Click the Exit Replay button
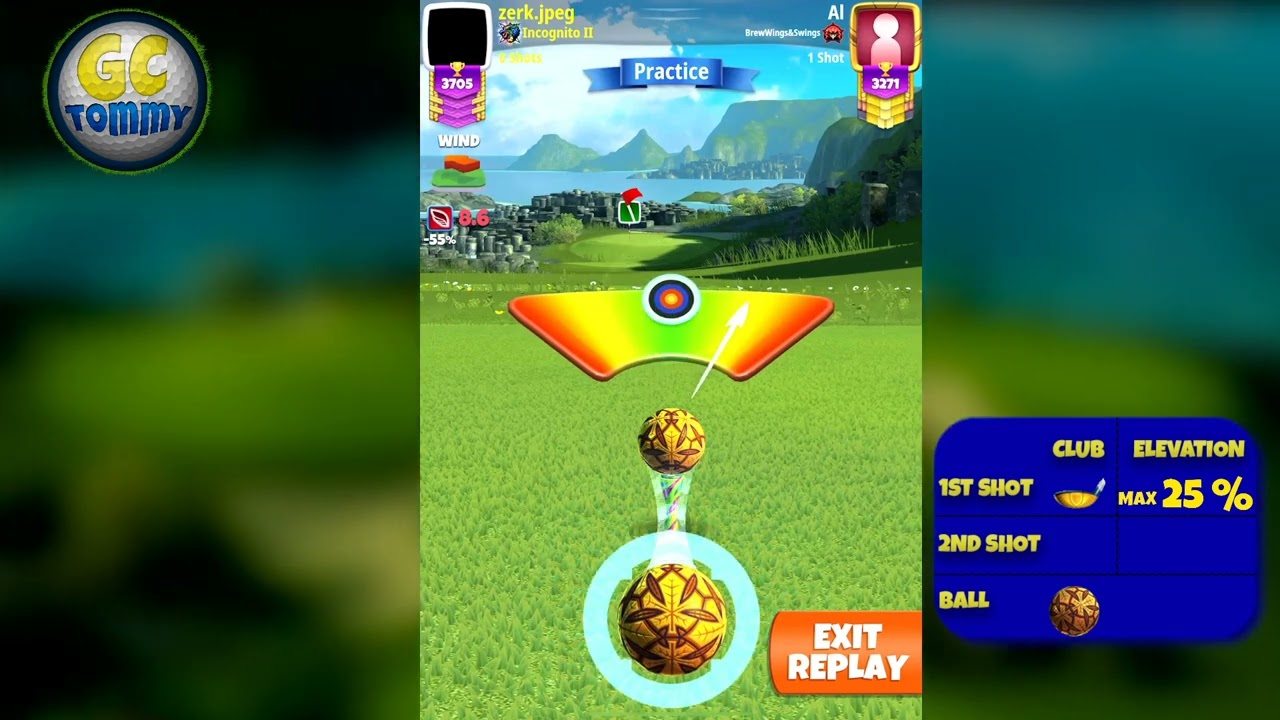The width and height of the screenshot is (1280, 720). [x=846, y=652]
